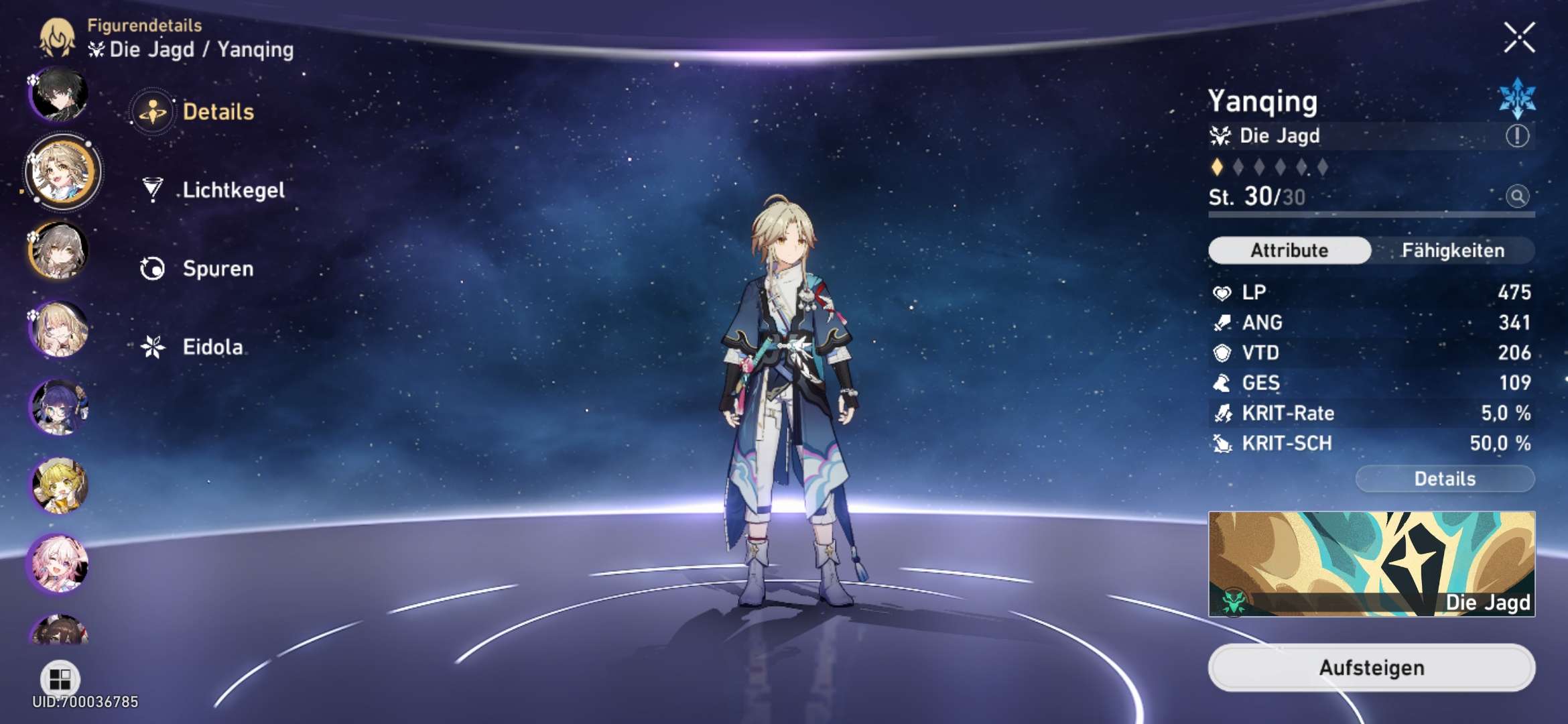Switch to the Fähigkeiten tab
The height and width of the screenshot is (724, 1568).
[x=1452, y=251]
